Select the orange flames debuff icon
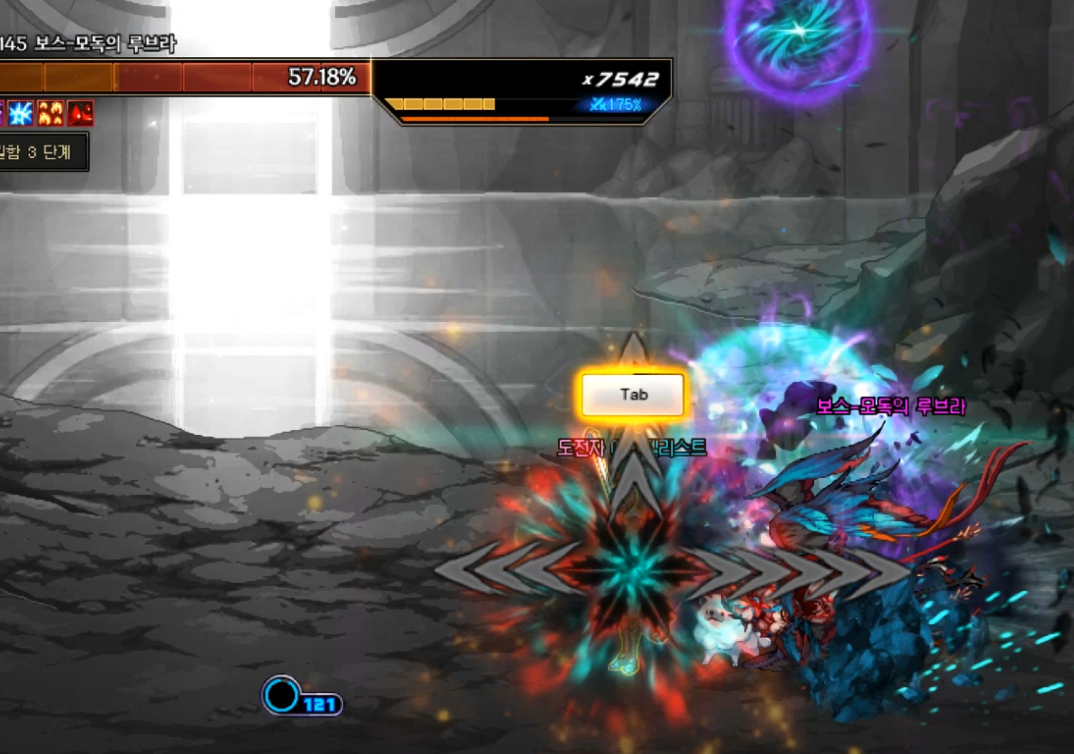Viewport: 1074px width, 754px height. coord(51,113)
